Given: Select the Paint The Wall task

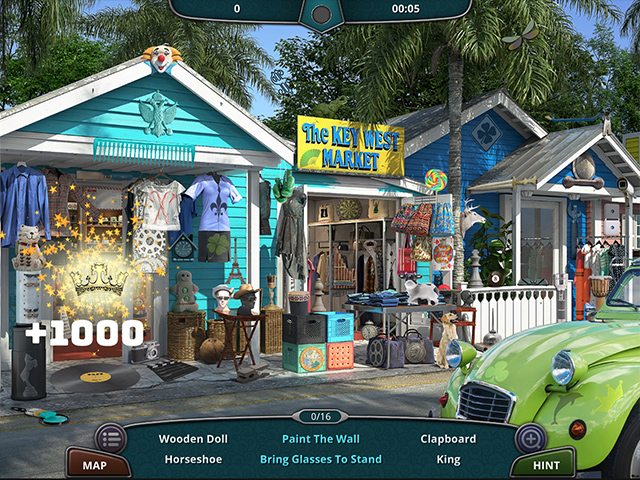Looking at the screenshot, I should (320, 438).
